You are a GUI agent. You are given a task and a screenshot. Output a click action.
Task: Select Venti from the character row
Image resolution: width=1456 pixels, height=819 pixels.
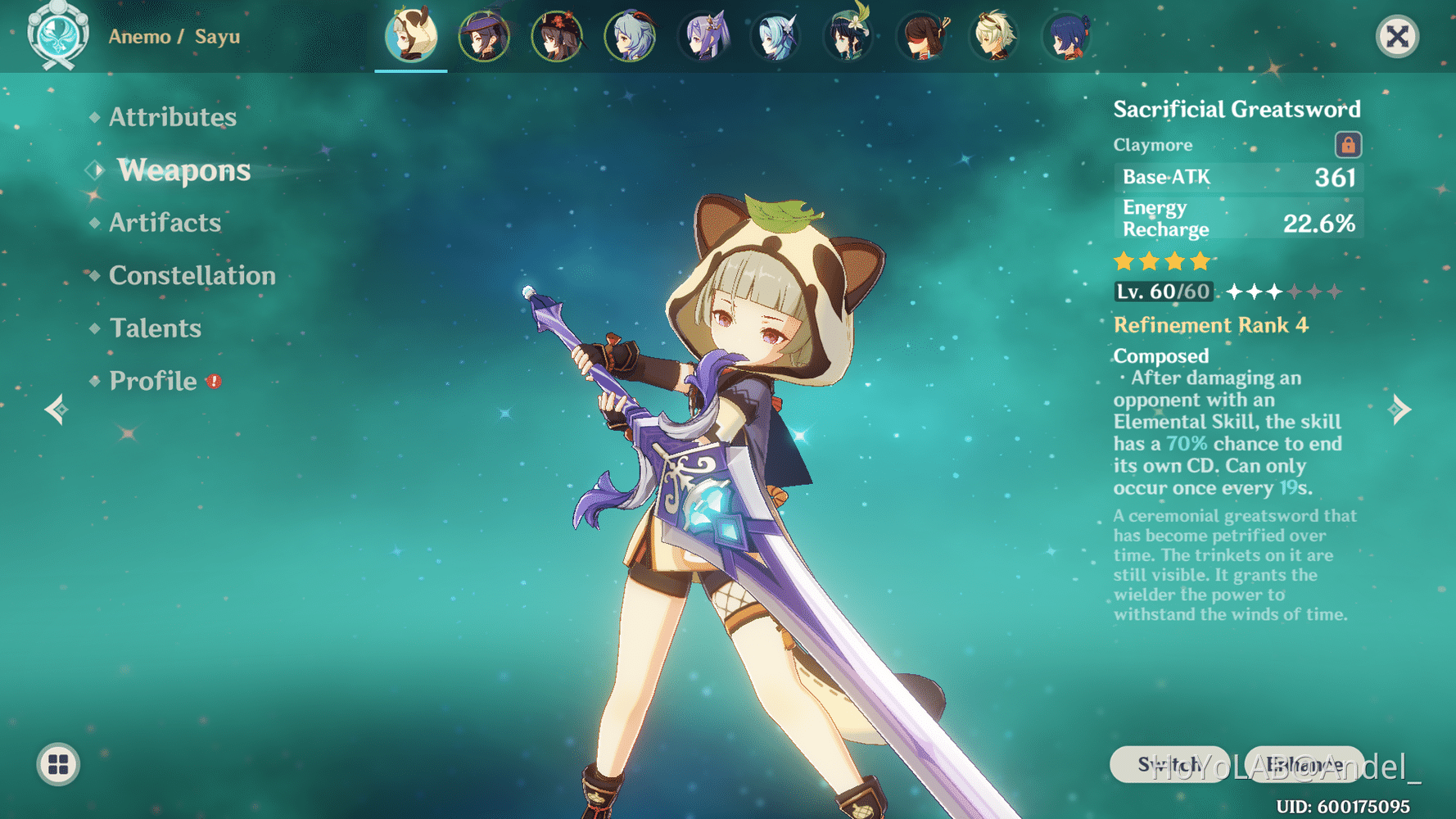pyautogui.click(x=848, y=36)
